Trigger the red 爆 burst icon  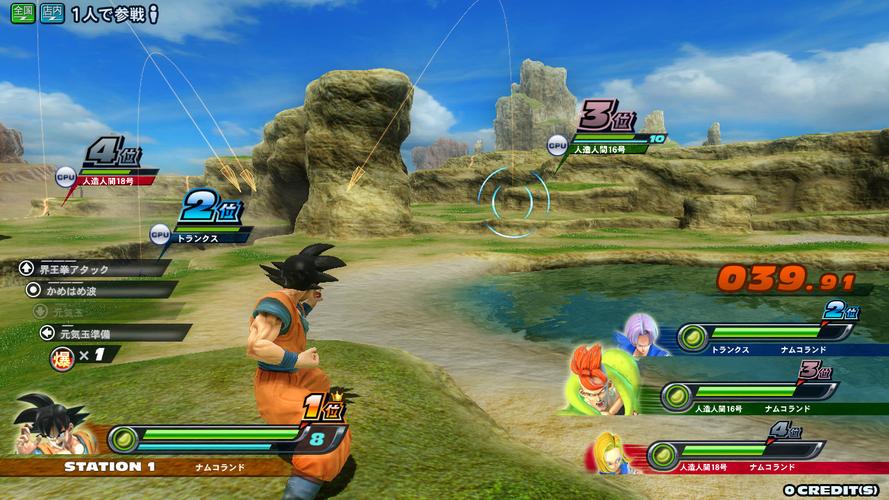point(61,354)
